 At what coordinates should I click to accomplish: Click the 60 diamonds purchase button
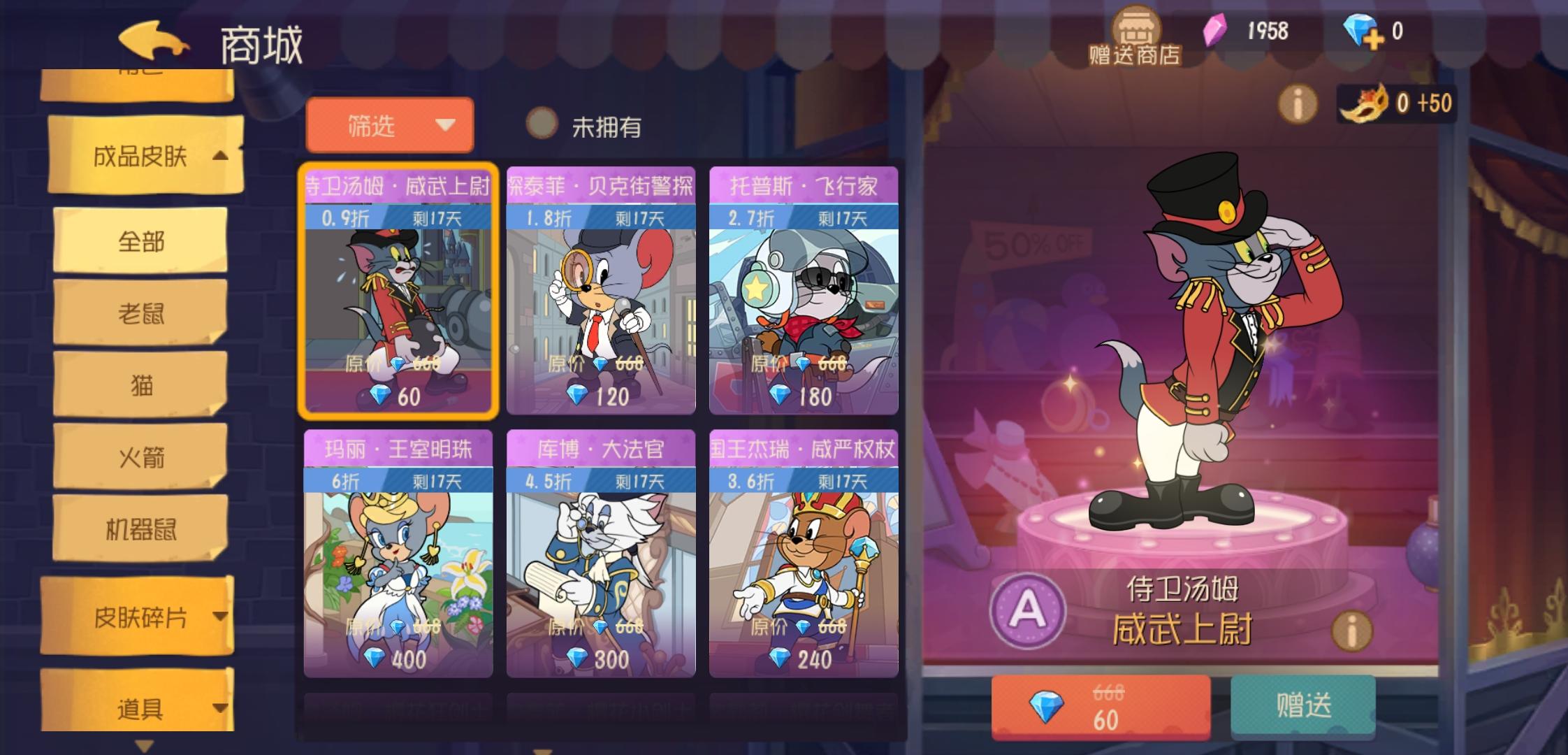tap(1101, 706)
